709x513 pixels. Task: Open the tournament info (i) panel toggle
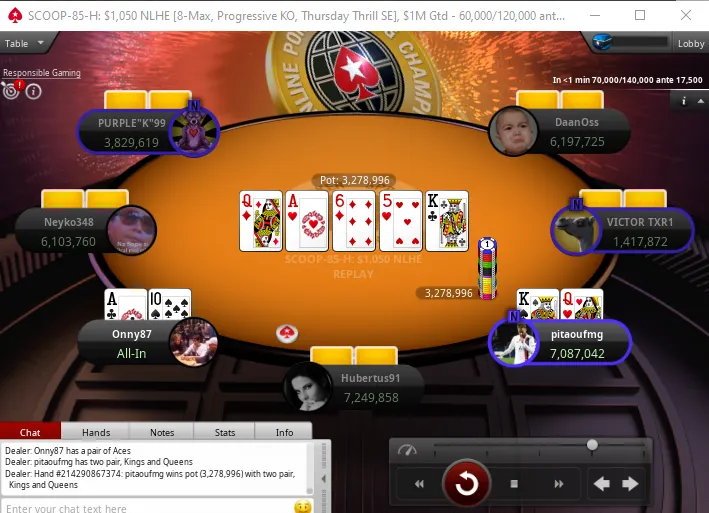685,100
